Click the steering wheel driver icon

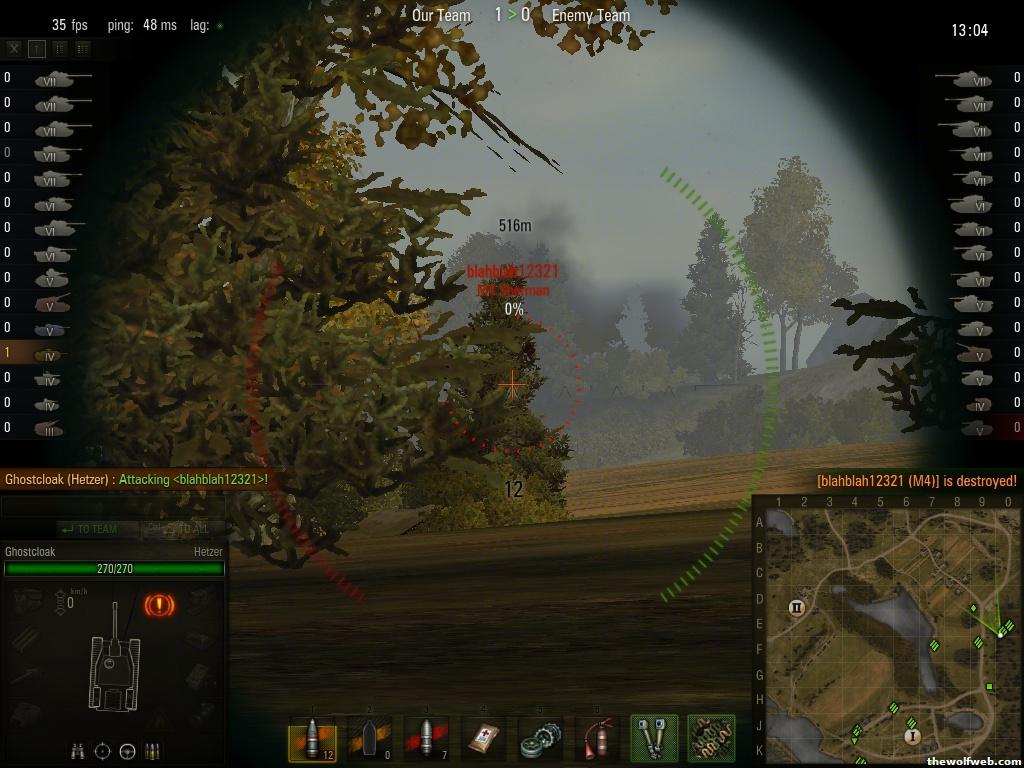point(128,751)
